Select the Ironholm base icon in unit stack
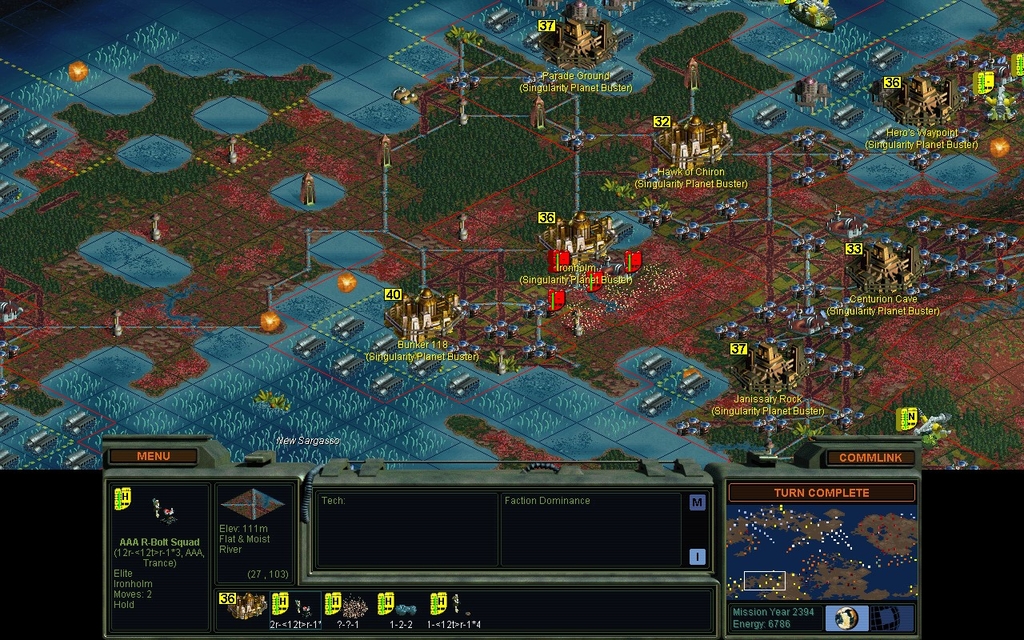1024x640 pixels. 243,605
